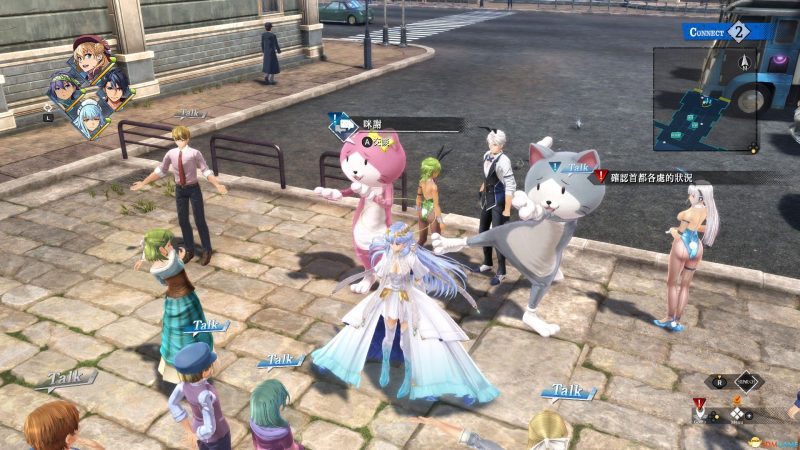Talk to the pink mascot via nameplate
This screenshot has width=800, height=450.
[x=395, y=124]
